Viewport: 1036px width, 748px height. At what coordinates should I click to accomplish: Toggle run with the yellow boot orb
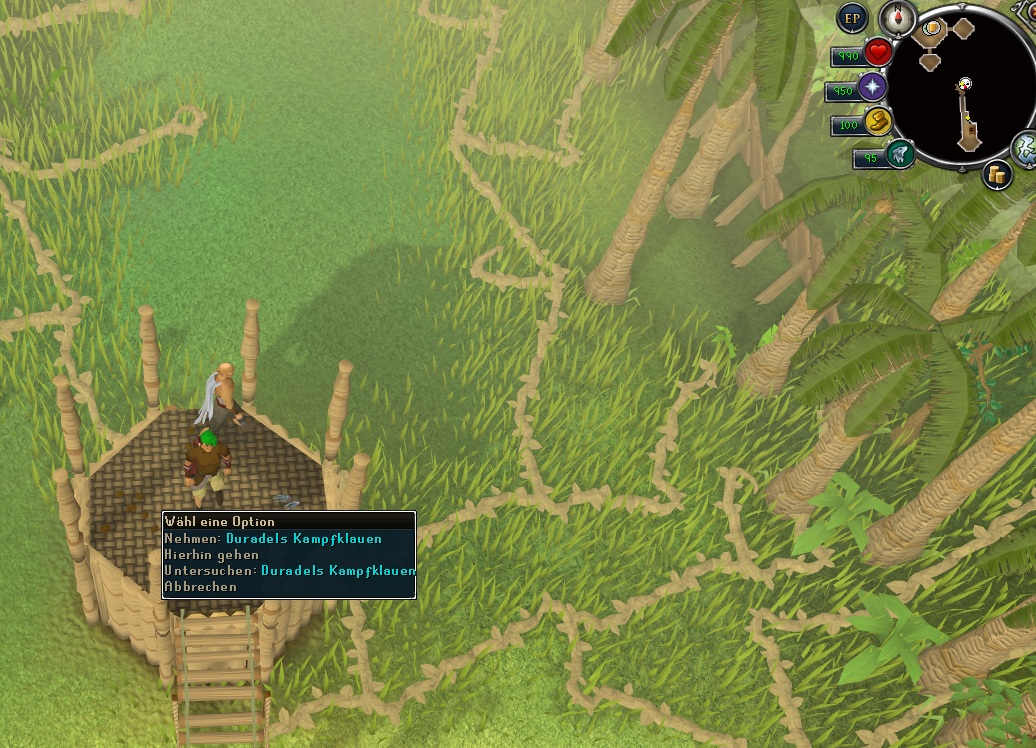click(x=878, y=123)
